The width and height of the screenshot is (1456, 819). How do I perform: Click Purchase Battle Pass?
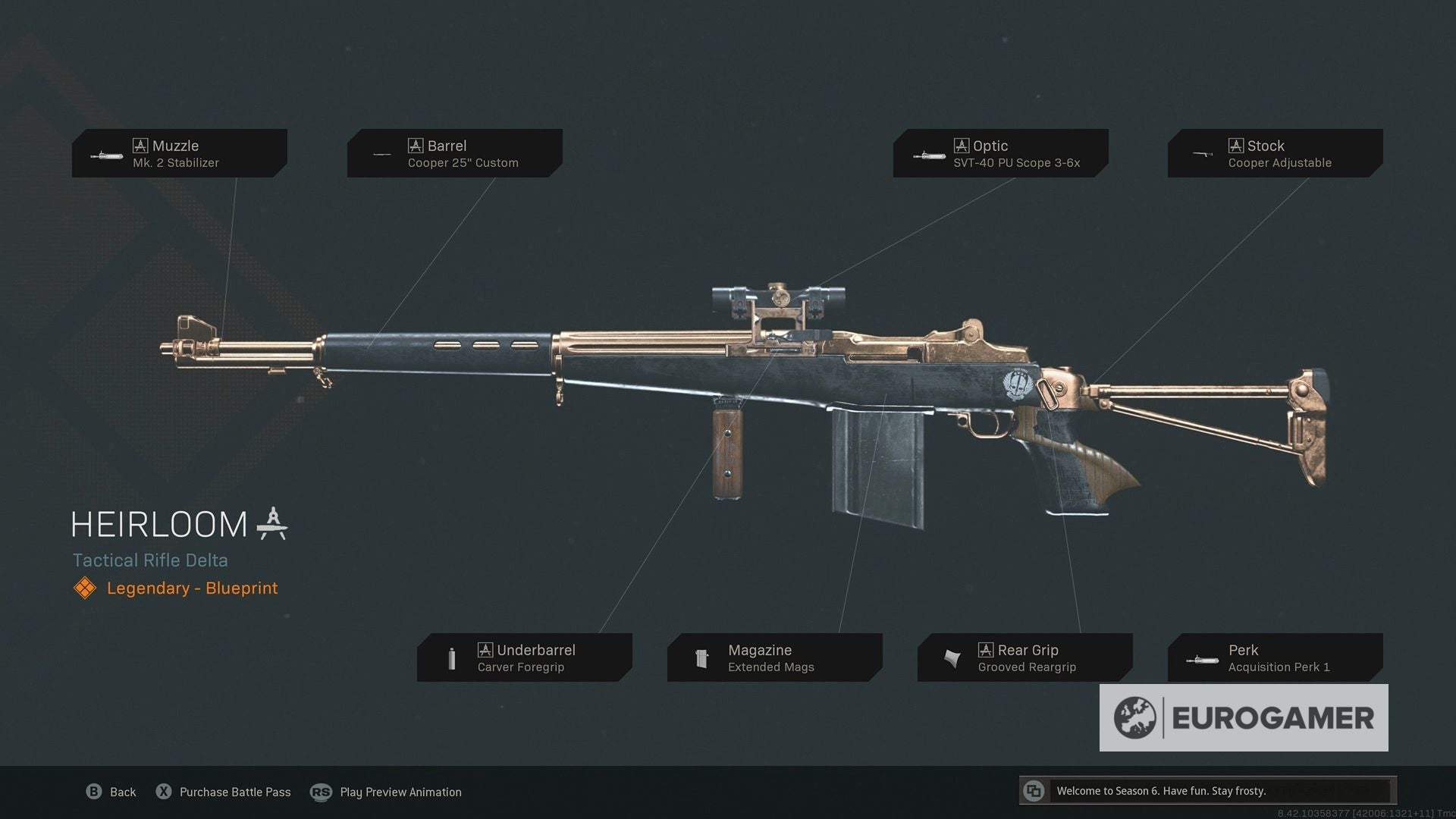click(x=224, y=792)
